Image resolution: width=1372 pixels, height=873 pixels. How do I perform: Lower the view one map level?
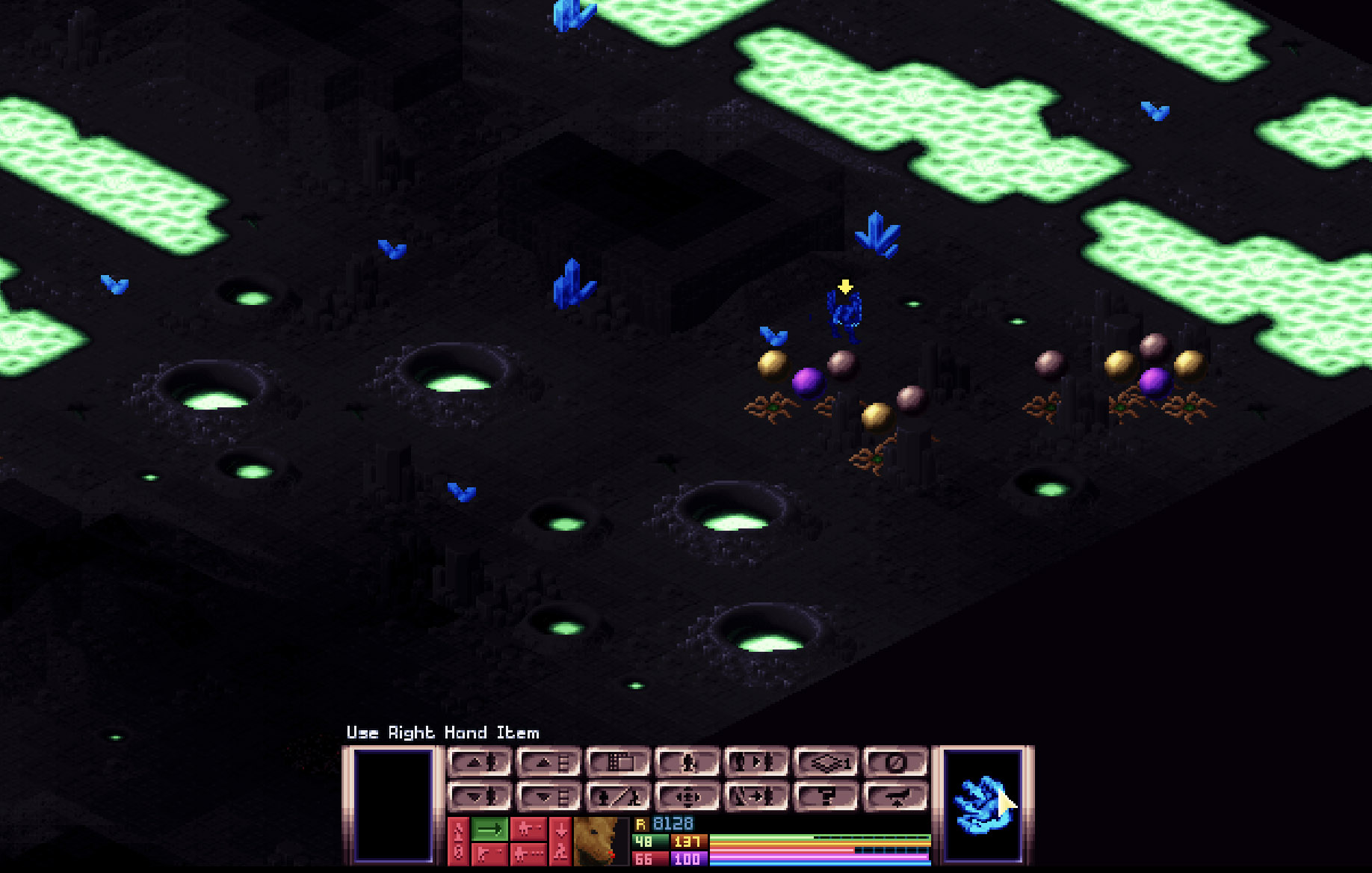[x=548, y=797]
